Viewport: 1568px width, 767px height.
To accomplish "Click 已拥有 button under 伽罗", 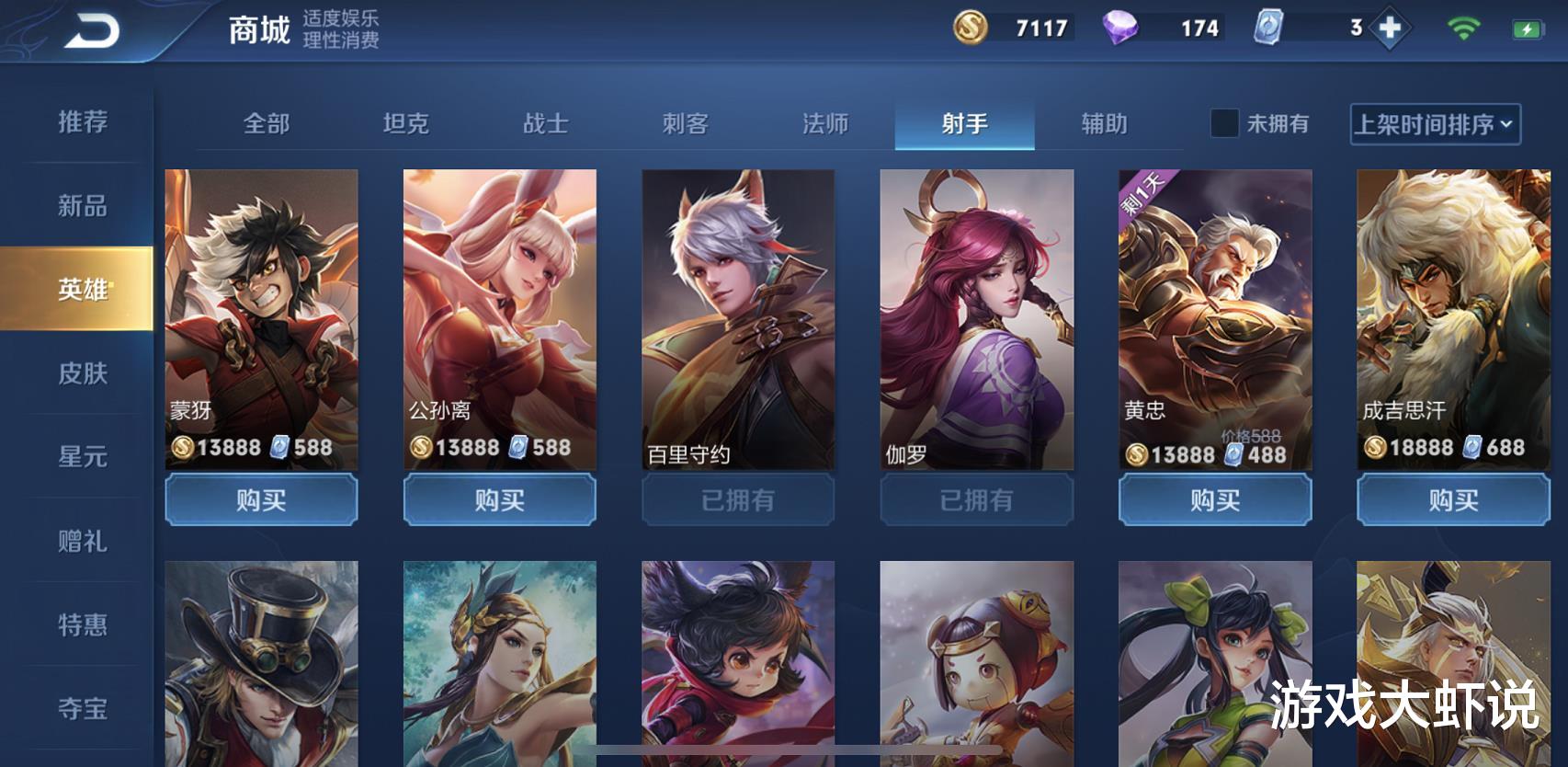I will click(976, 500).
